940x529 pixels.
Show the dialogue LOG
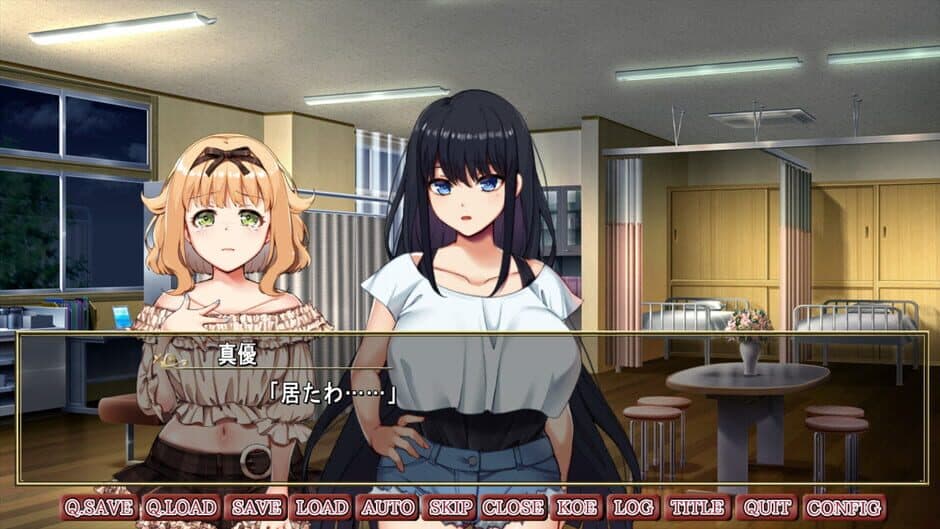[x=632, y=507]
